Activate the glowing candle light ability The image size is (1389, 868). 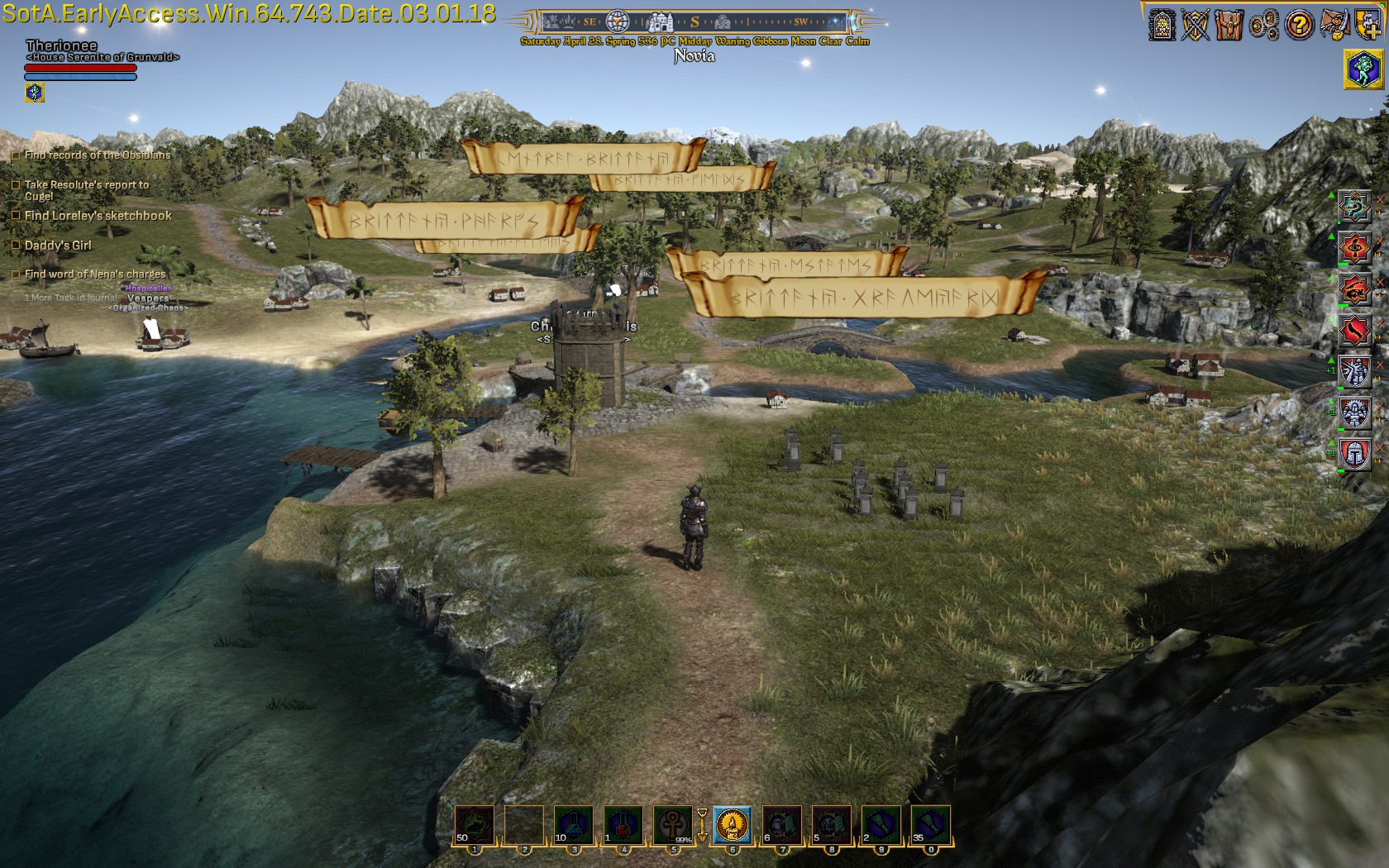(x=732, y=824)
